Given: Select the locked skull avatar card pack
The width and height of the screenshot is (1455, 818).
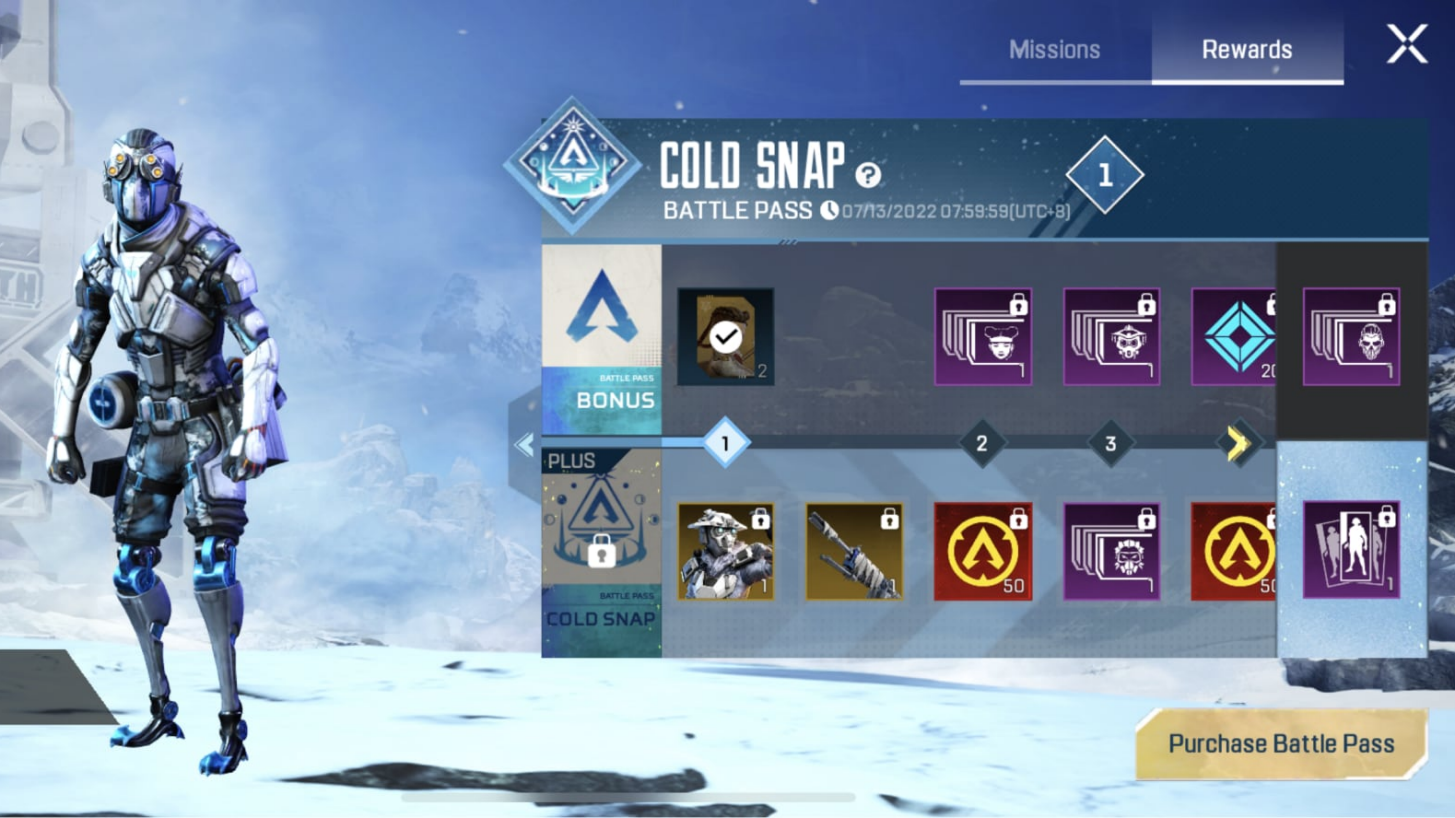Looking at the screenshot, I should tap(1350, 336).
